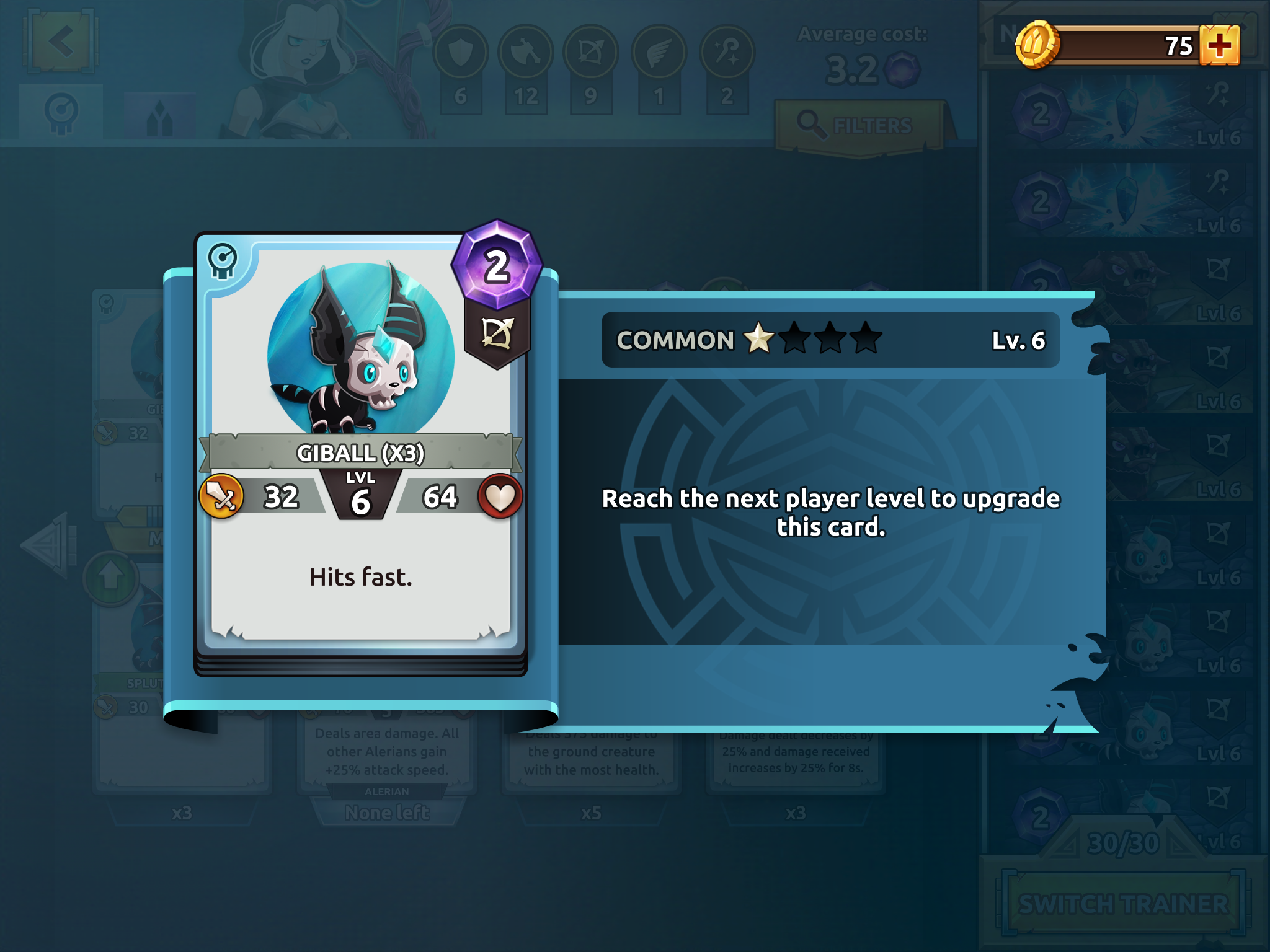Click the gold coin currency icon

(1036, 45)
